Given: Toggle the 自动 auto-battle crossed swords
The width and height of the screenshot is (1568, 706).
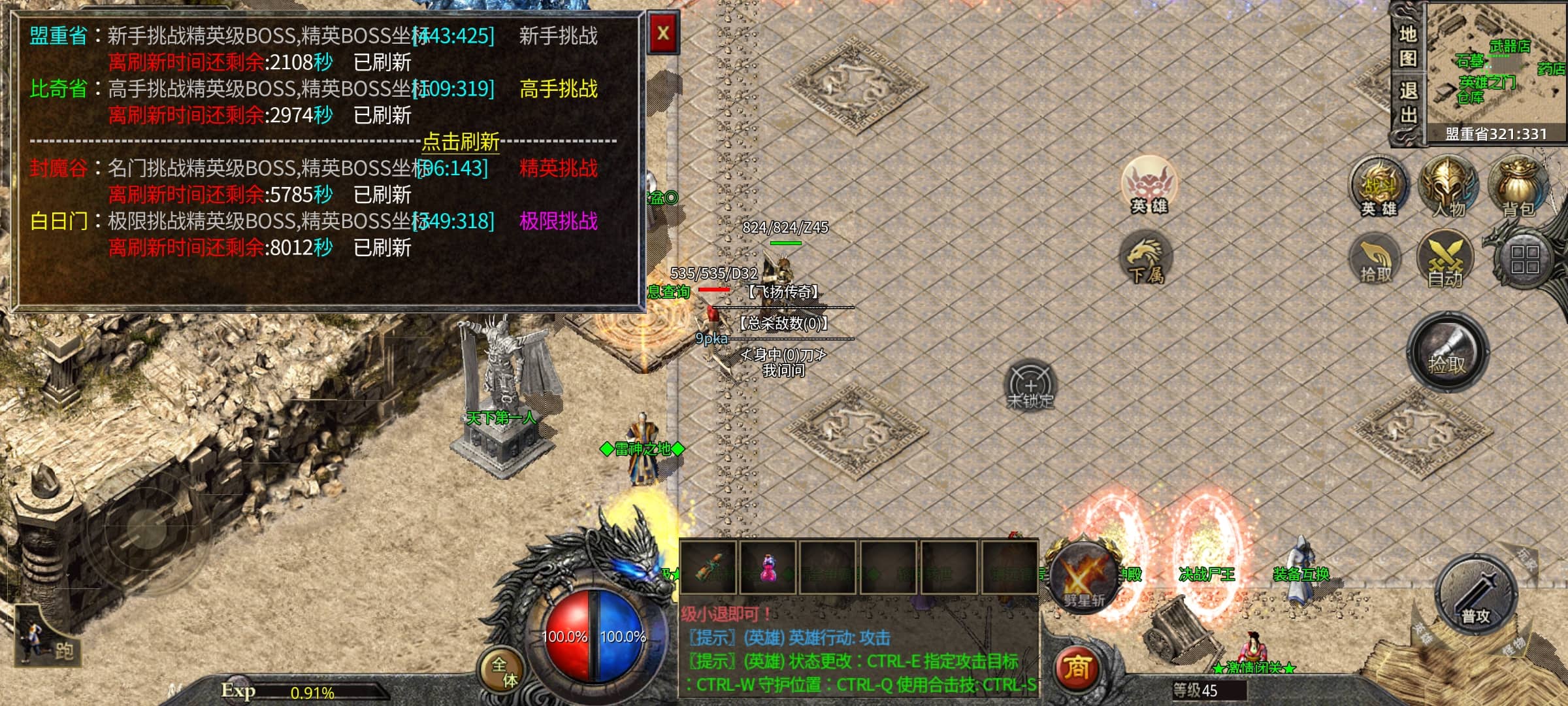Looking at the screenshot, I should 1445,260.
